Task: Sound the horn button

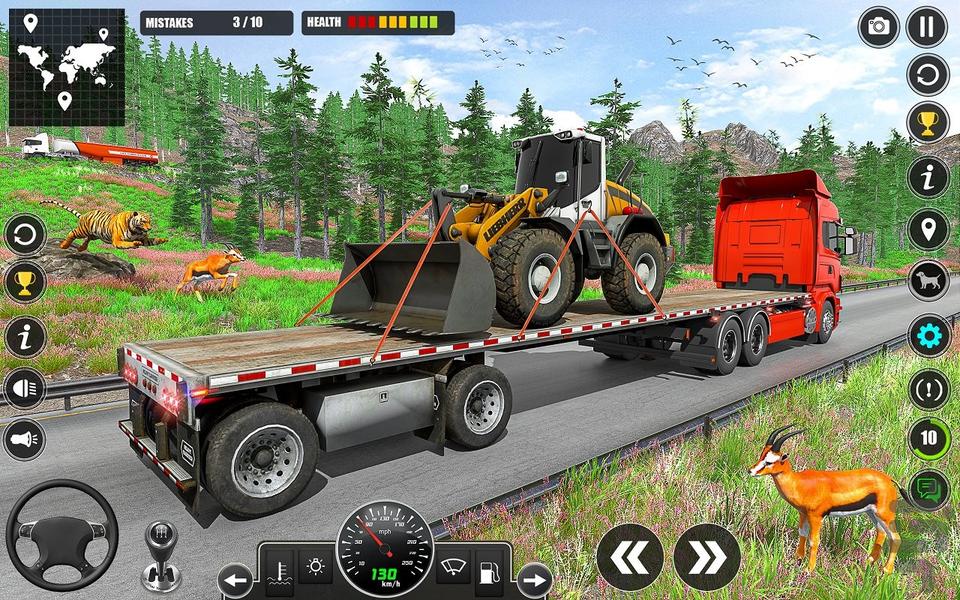Action: [x=25, y=440]
